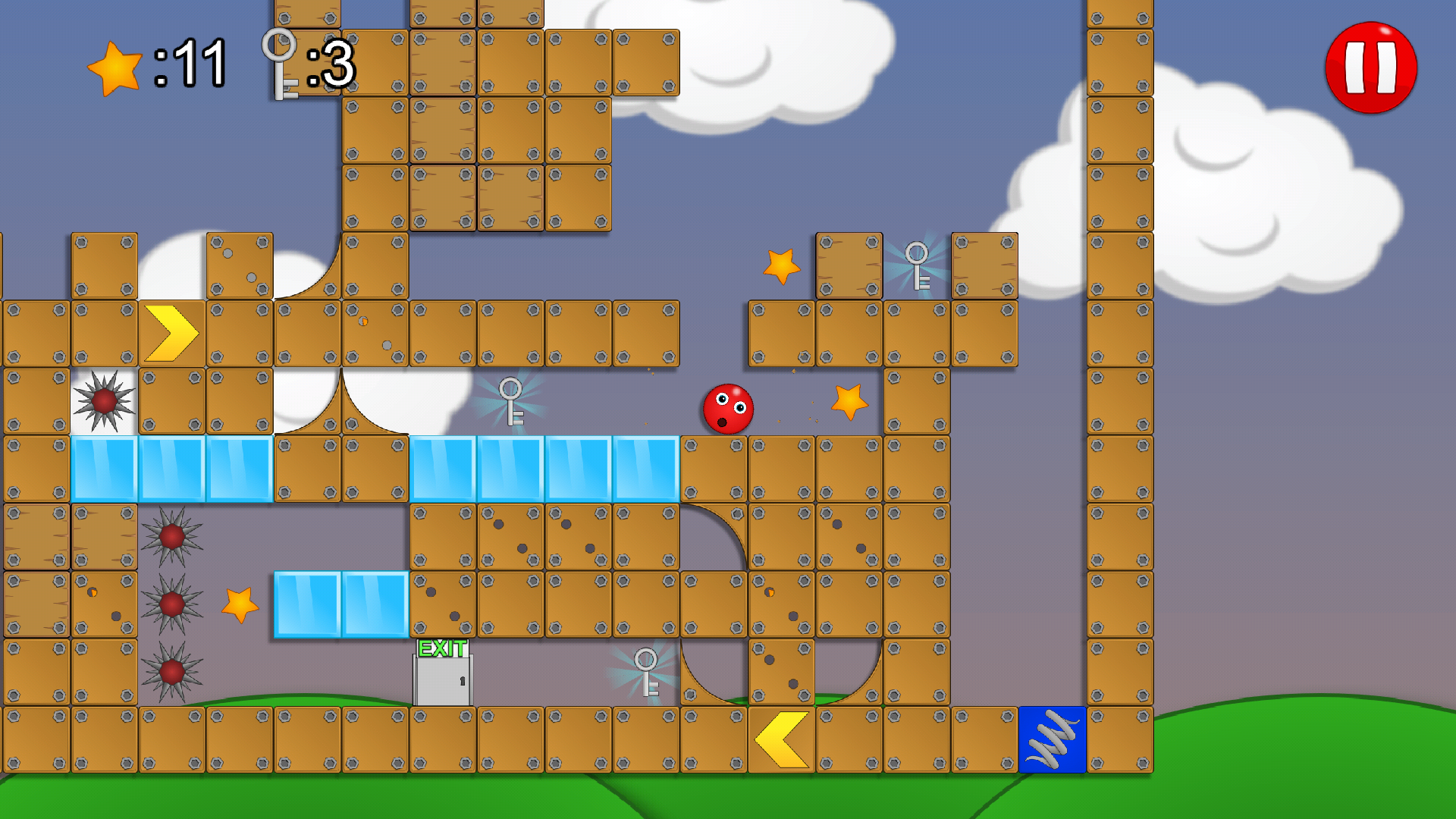The height and width of the screenshot is (819, 1456).
Task: Click the blue spring pad block
Action: (x=1053, y=739)
